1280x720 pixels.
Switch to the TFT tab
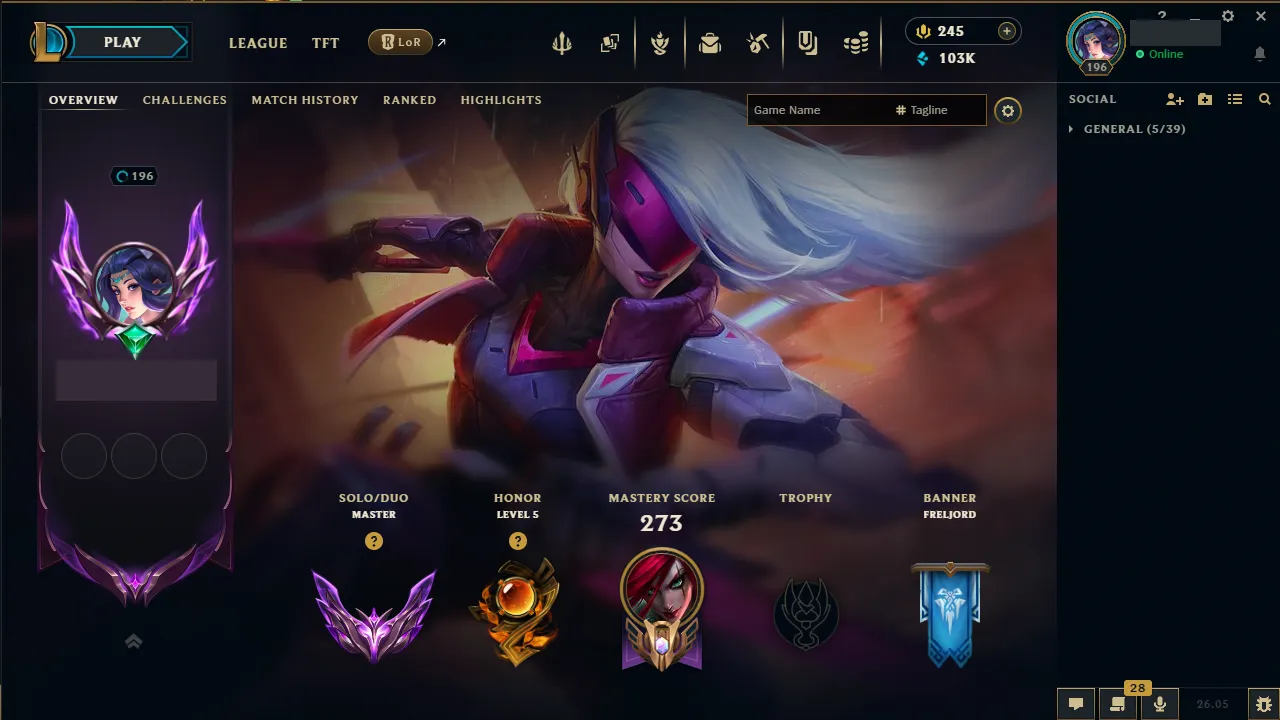(325, 43)
